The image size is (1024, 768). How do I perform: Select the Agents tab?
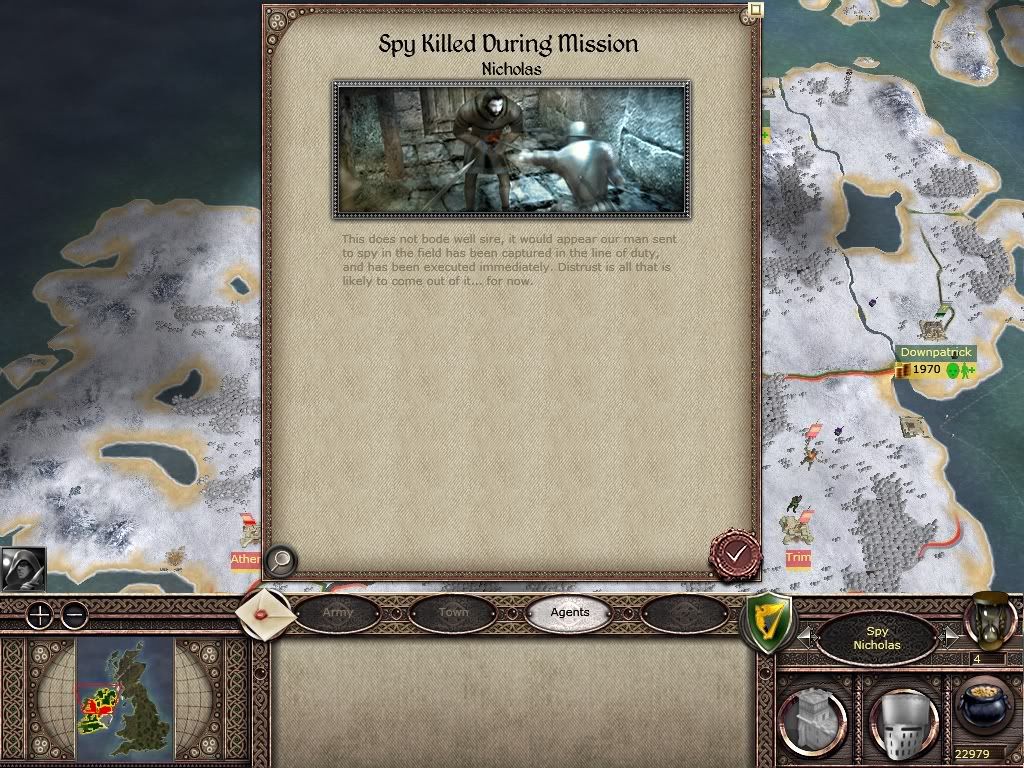(x=570, y=612)
